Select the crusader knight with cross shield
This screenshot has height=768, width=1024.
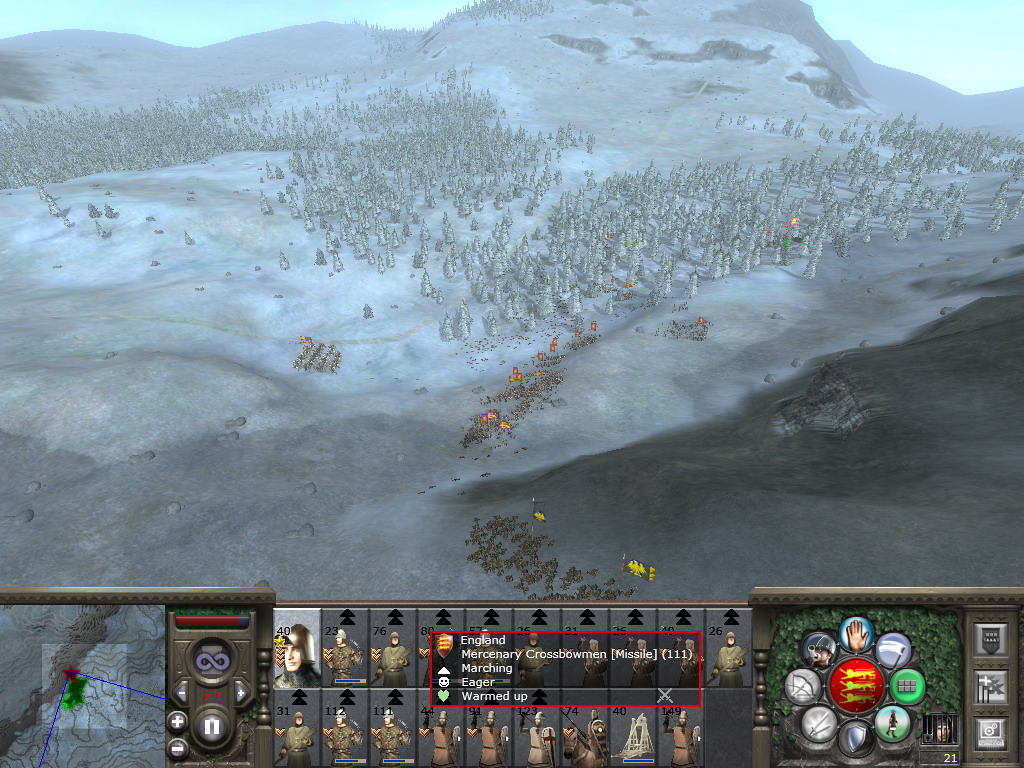pos(538,731)
